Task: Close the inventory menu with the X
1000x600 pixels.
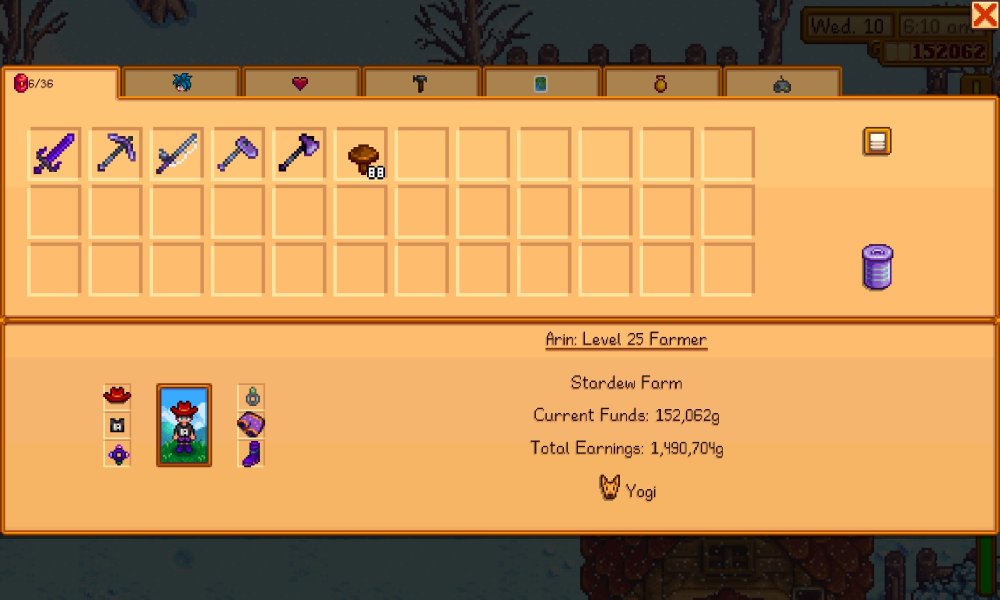Action: [983, 15]
